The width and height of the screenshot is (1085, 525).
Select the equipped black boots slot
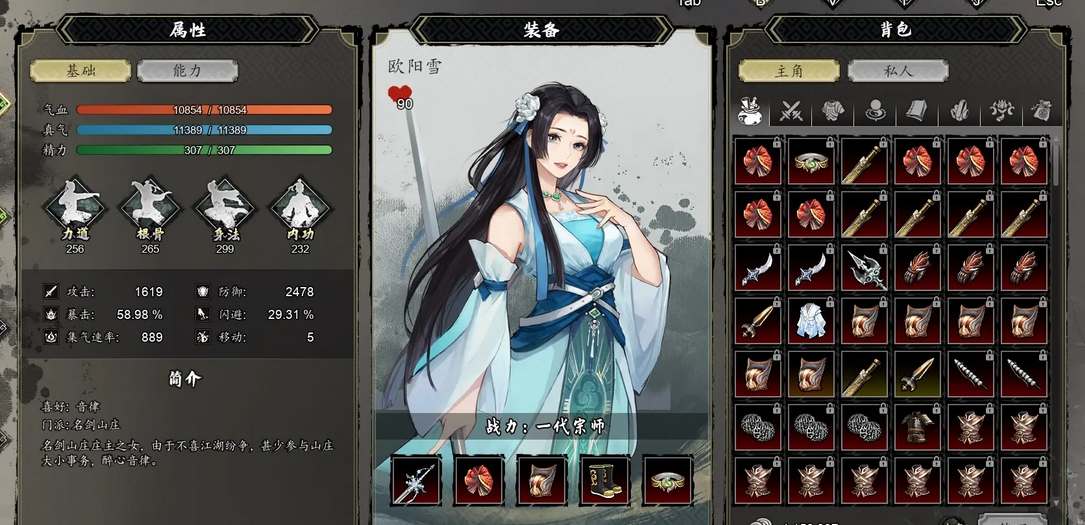(605, 481)
